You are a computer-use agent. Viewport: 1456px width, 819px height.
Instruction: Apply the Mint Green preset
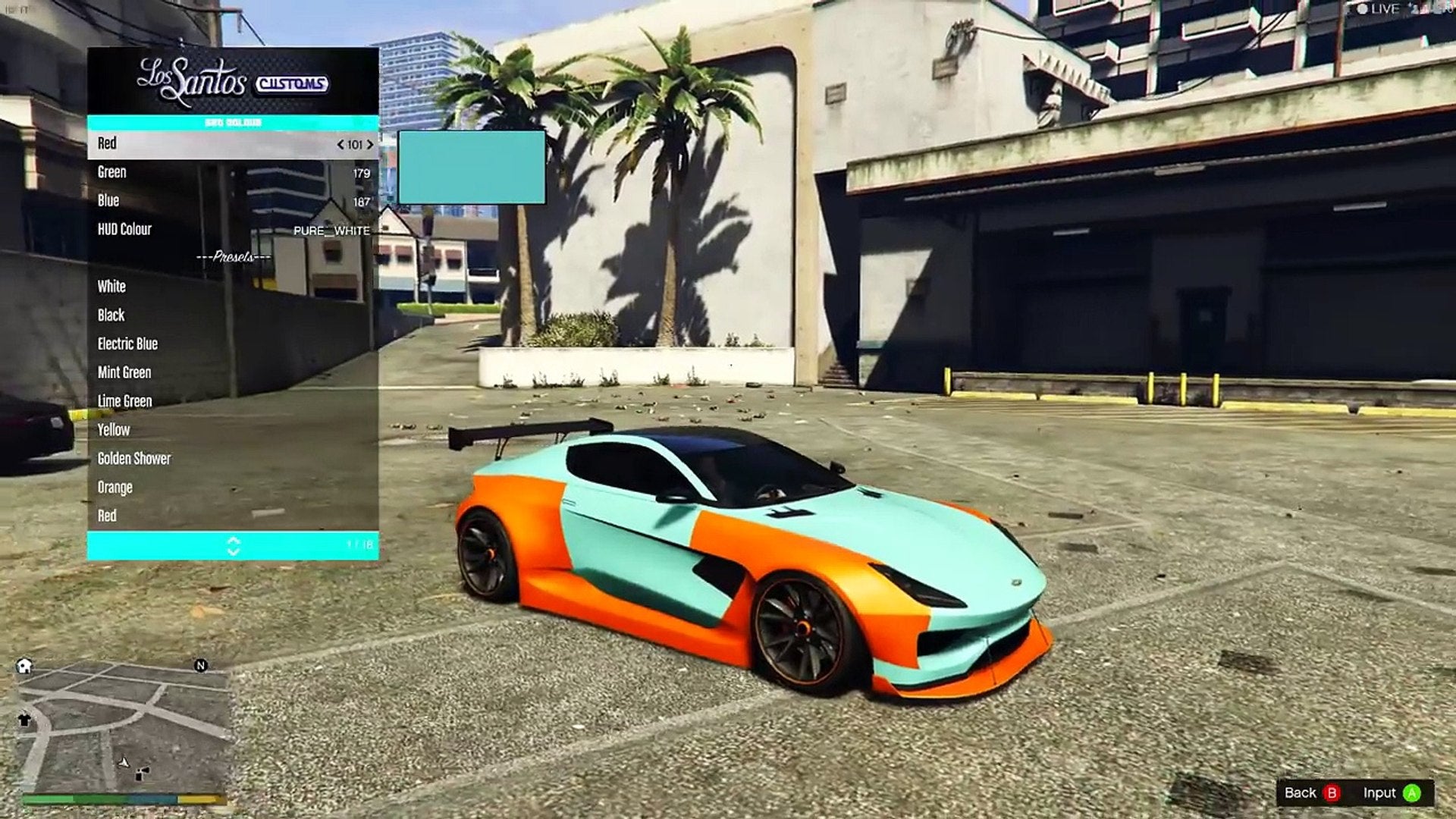pyautogui.click(x=232, y=373)
